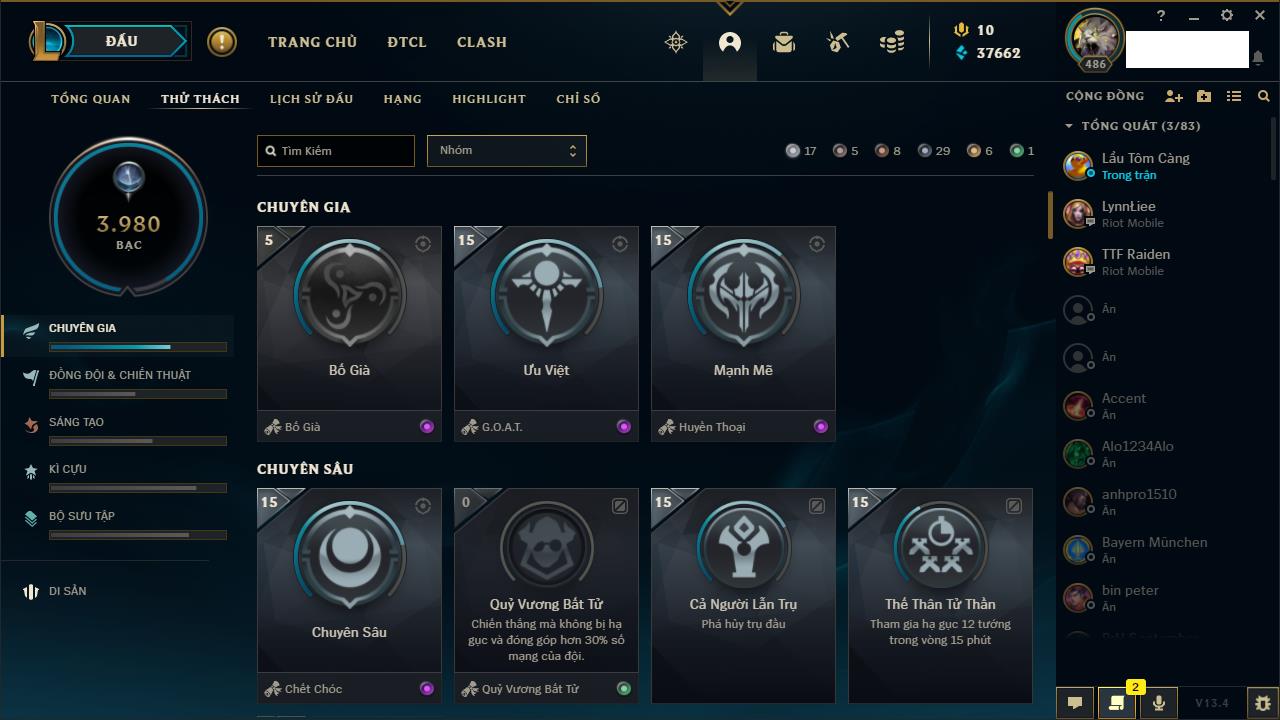1280x720 pixels.
Task: Select the Ưu Việt challenge card
Action: coord(546,320)
